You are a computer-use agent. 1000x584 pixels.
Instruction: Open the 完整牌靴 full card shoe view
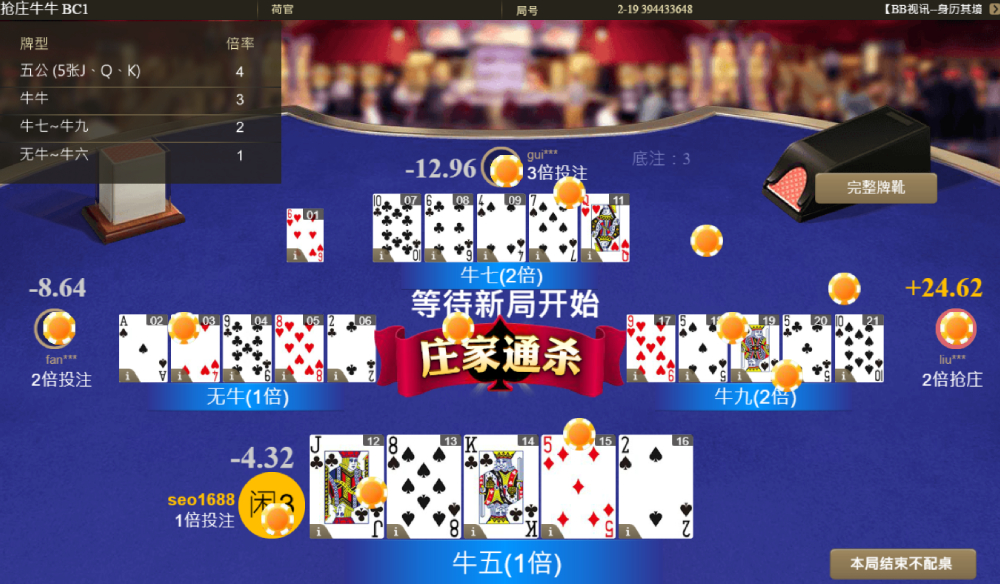point(875,187)
